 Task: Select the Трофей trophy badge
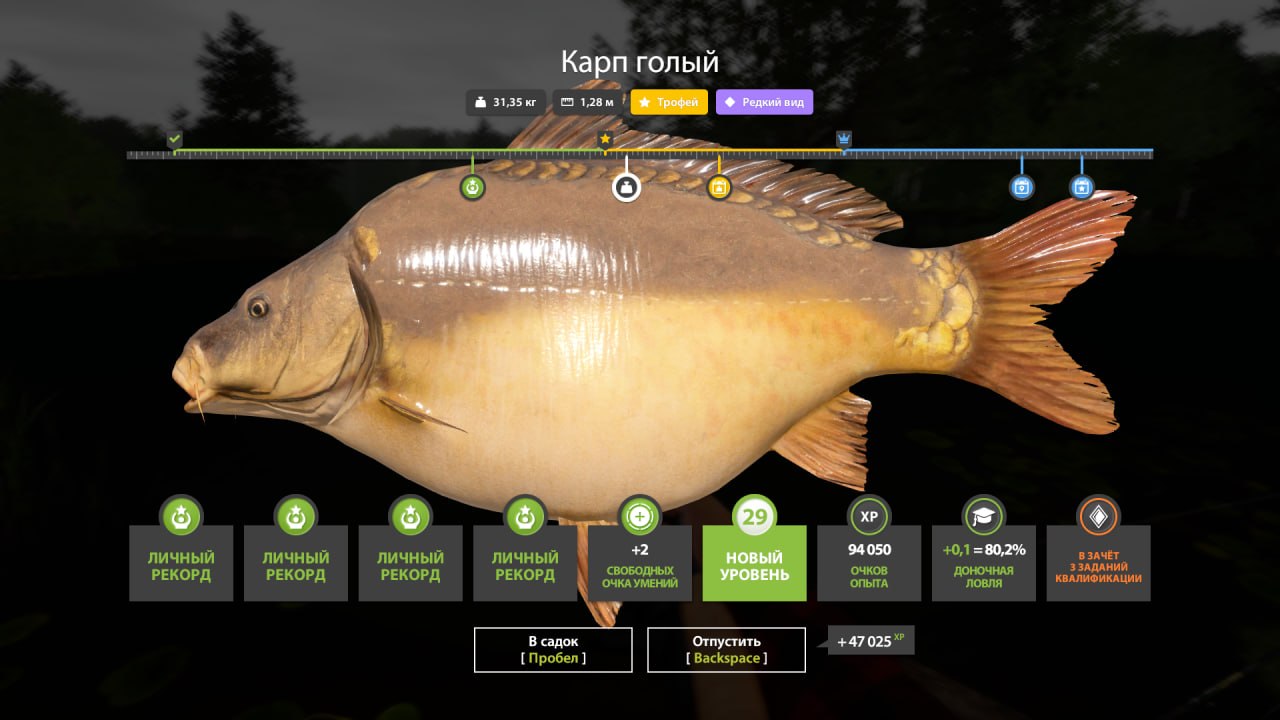tap(669, 102)
